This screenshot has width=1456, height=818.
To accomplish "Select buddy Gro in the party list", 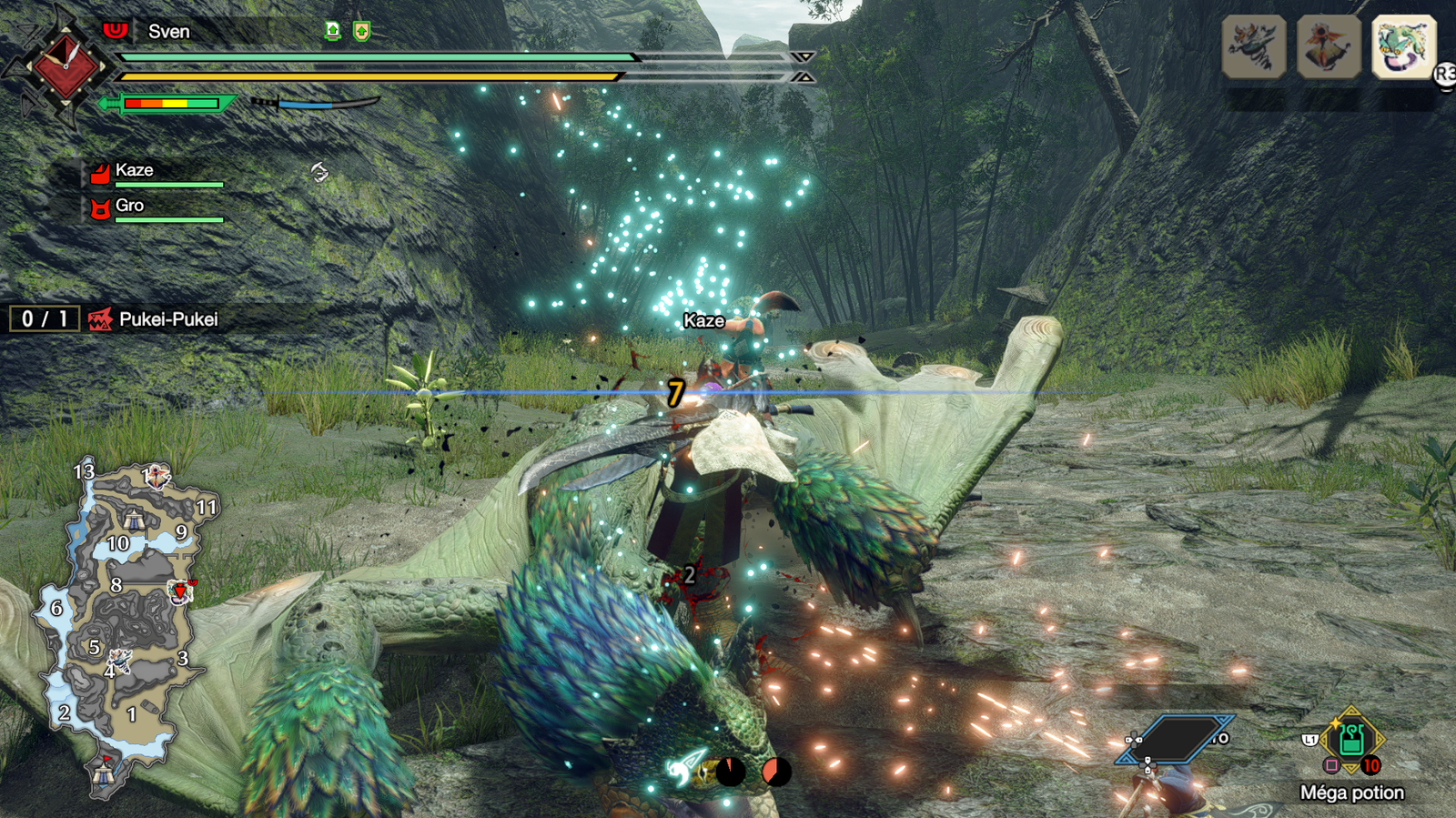I will (x=129, y=206).
